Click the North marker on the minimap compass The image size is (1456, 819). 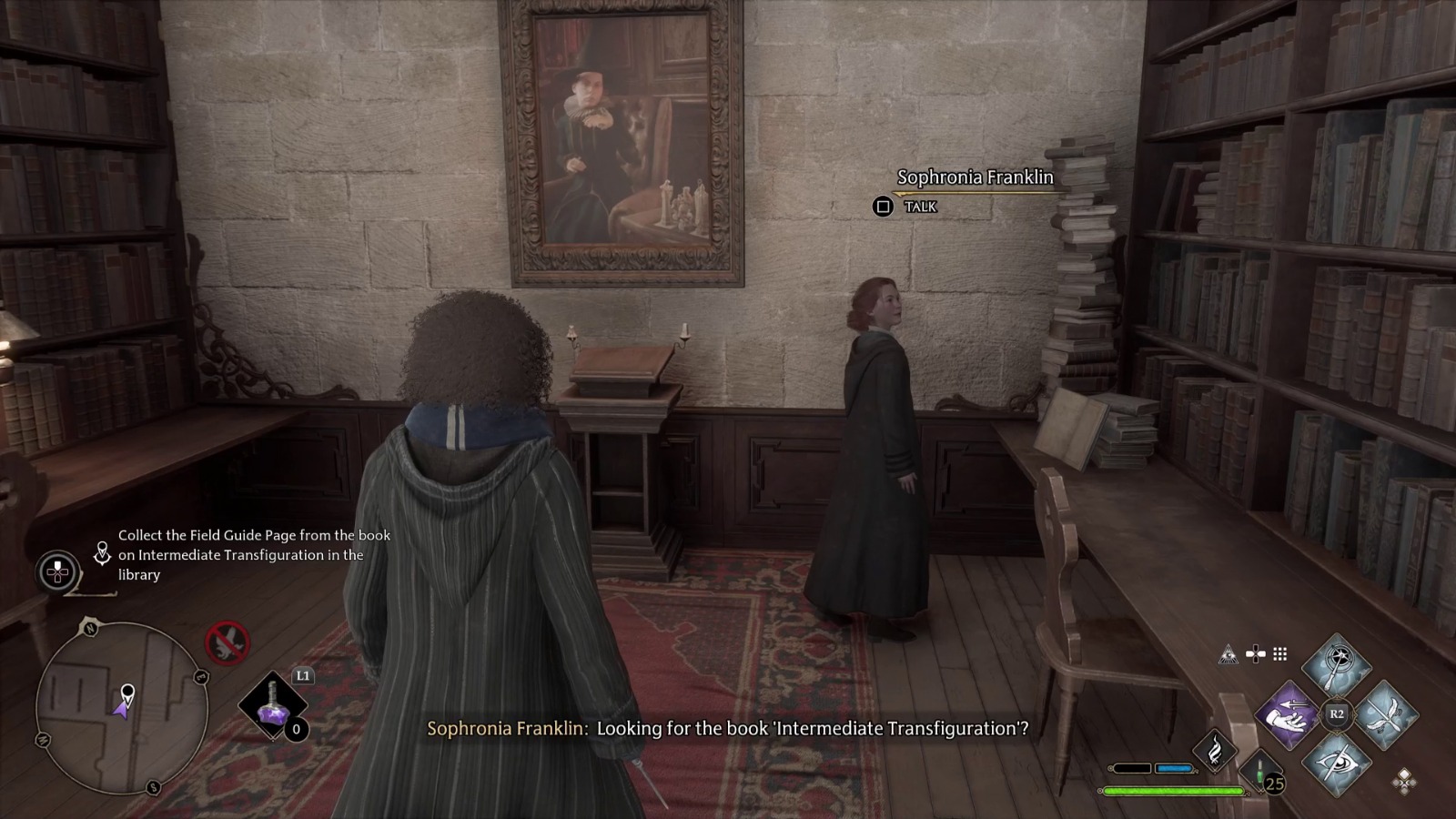tap(91, 628)
